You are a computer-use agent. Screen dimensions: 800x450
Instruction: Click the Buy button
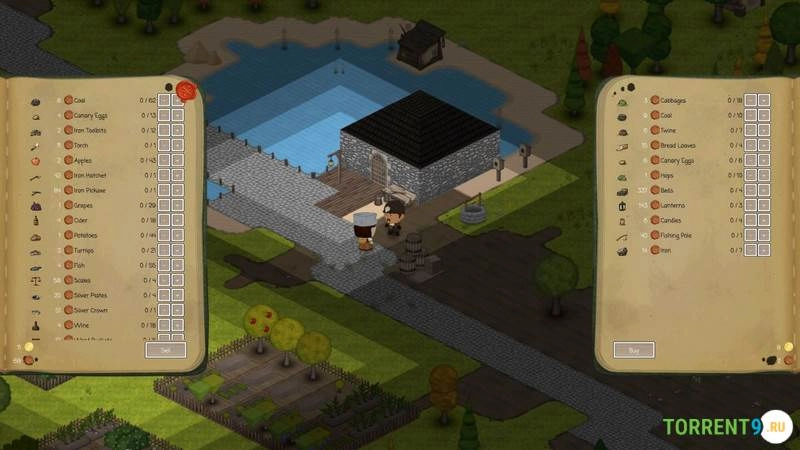(634, 349)
